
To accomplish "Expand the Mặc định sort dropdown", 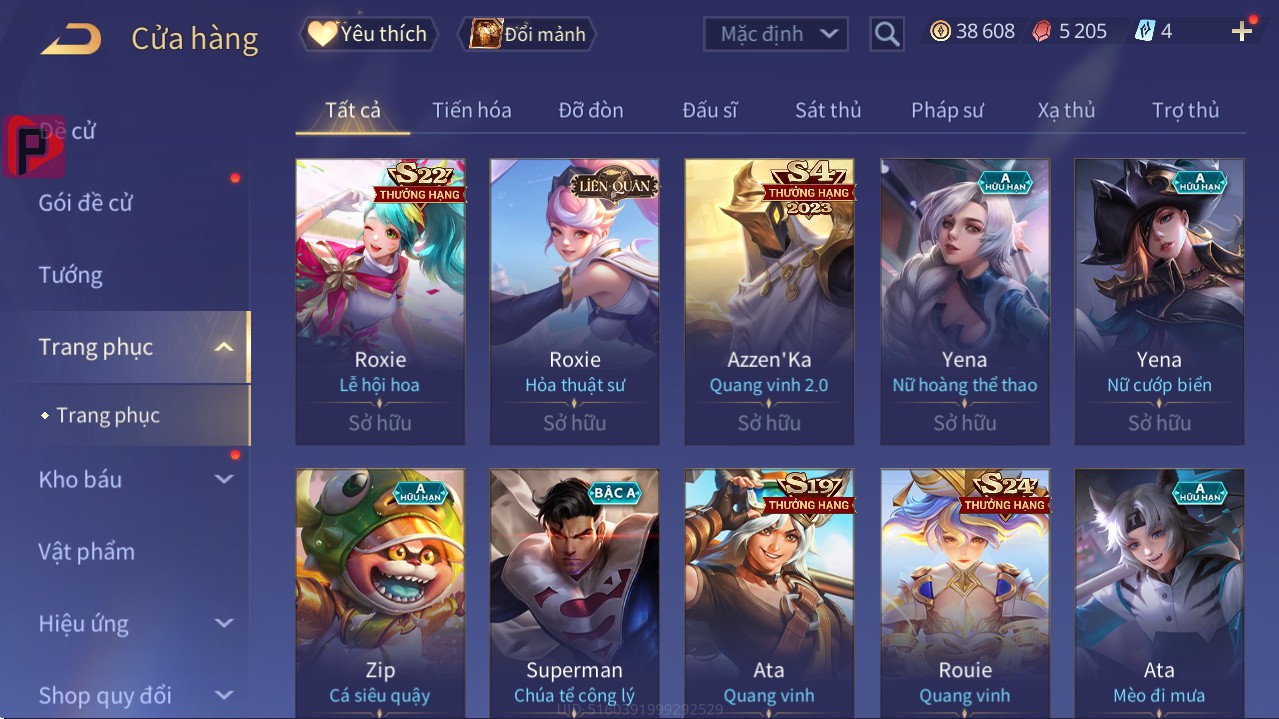I will click(777, 34).
